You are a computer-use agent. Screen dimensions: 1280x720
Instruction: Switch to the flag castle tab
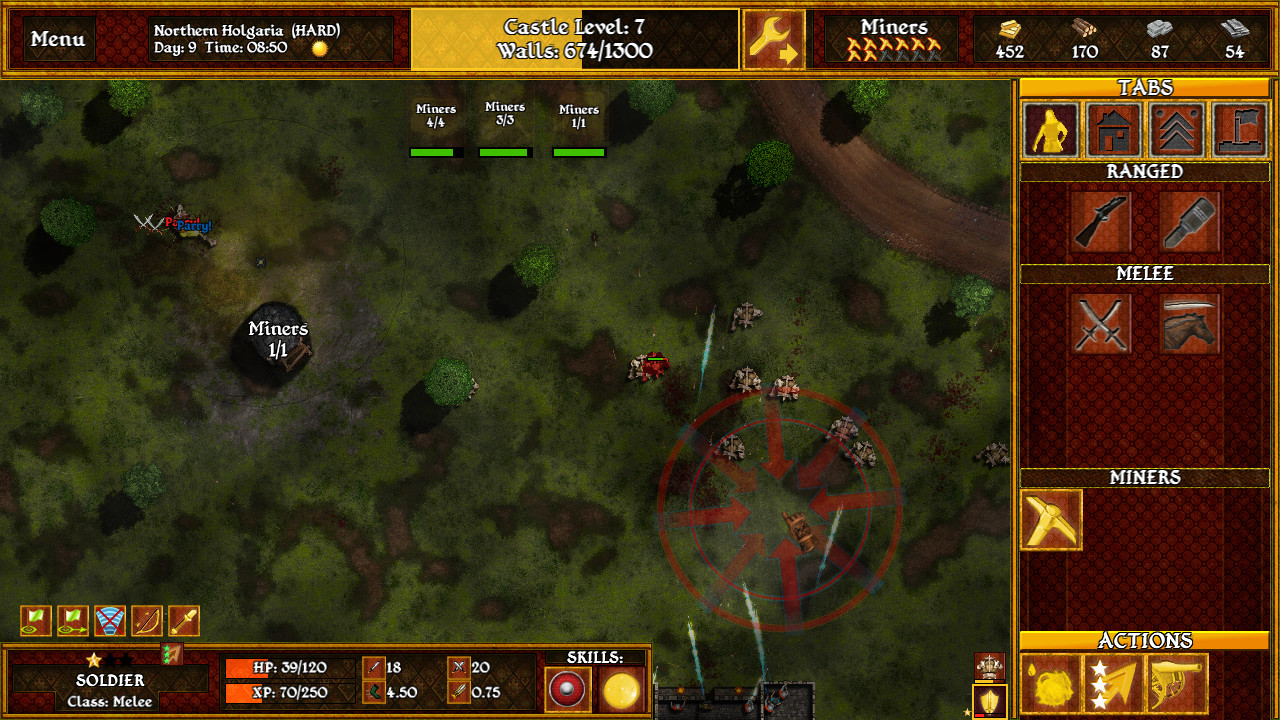[x=1240, y=130]
